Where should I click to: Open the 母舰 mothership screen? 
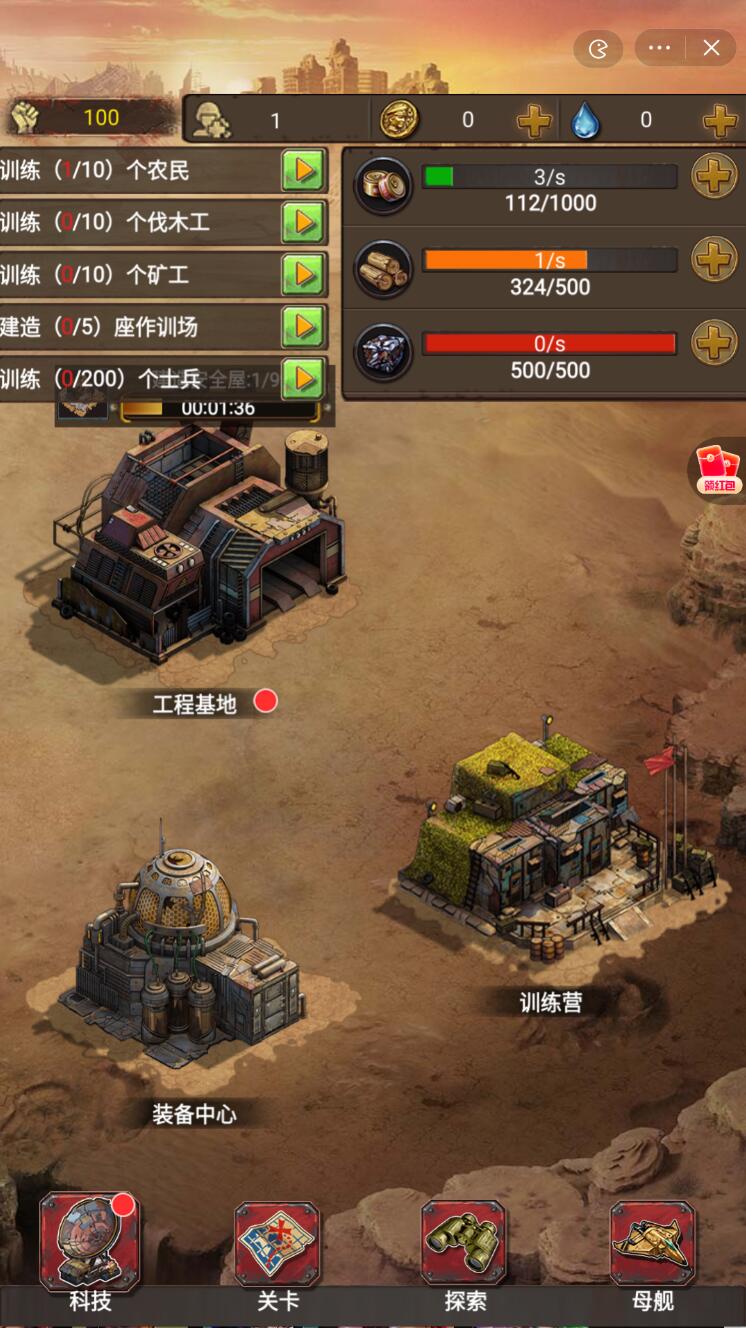click(652, 1243)
